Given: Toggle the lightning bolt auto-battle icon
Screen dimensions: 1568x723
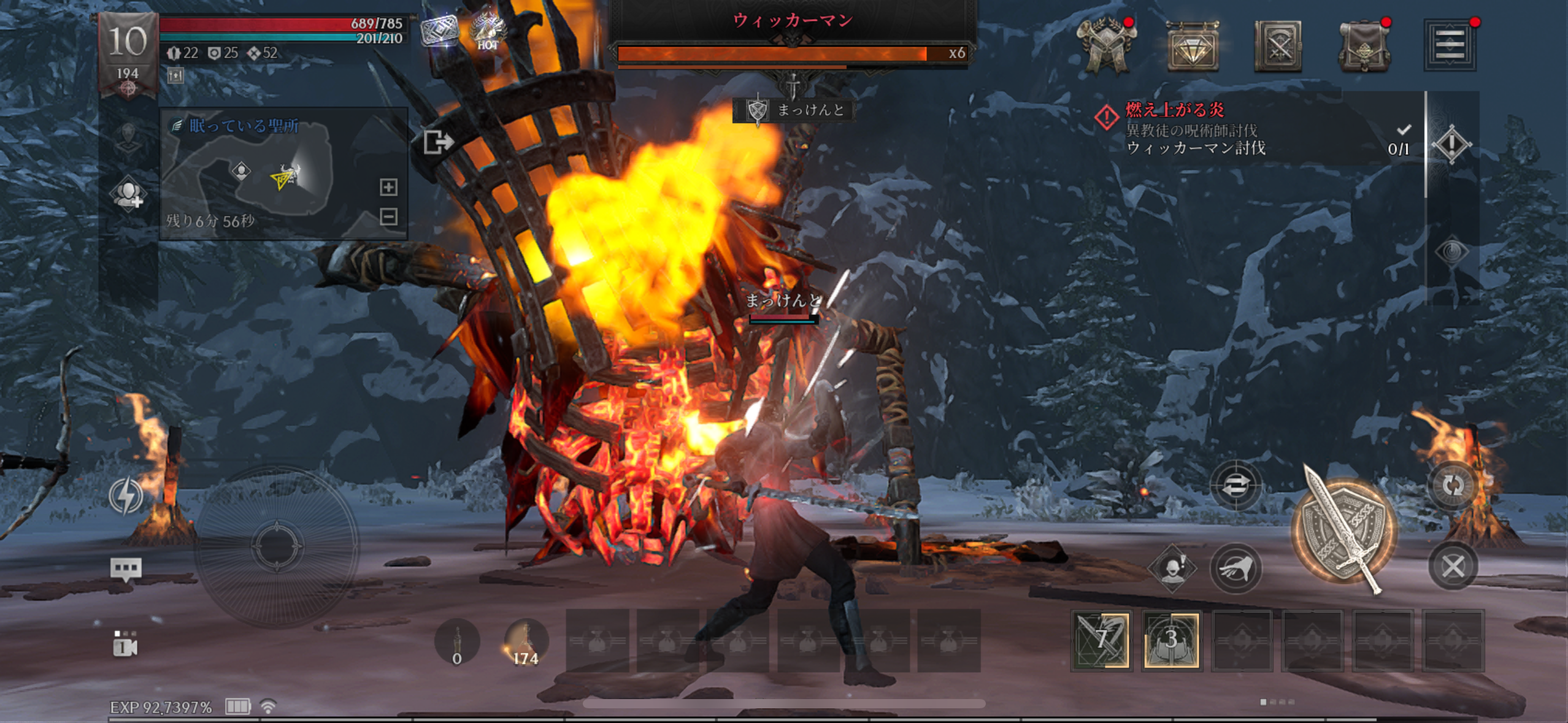Looking at the screenshot, I should click(126, 495).
